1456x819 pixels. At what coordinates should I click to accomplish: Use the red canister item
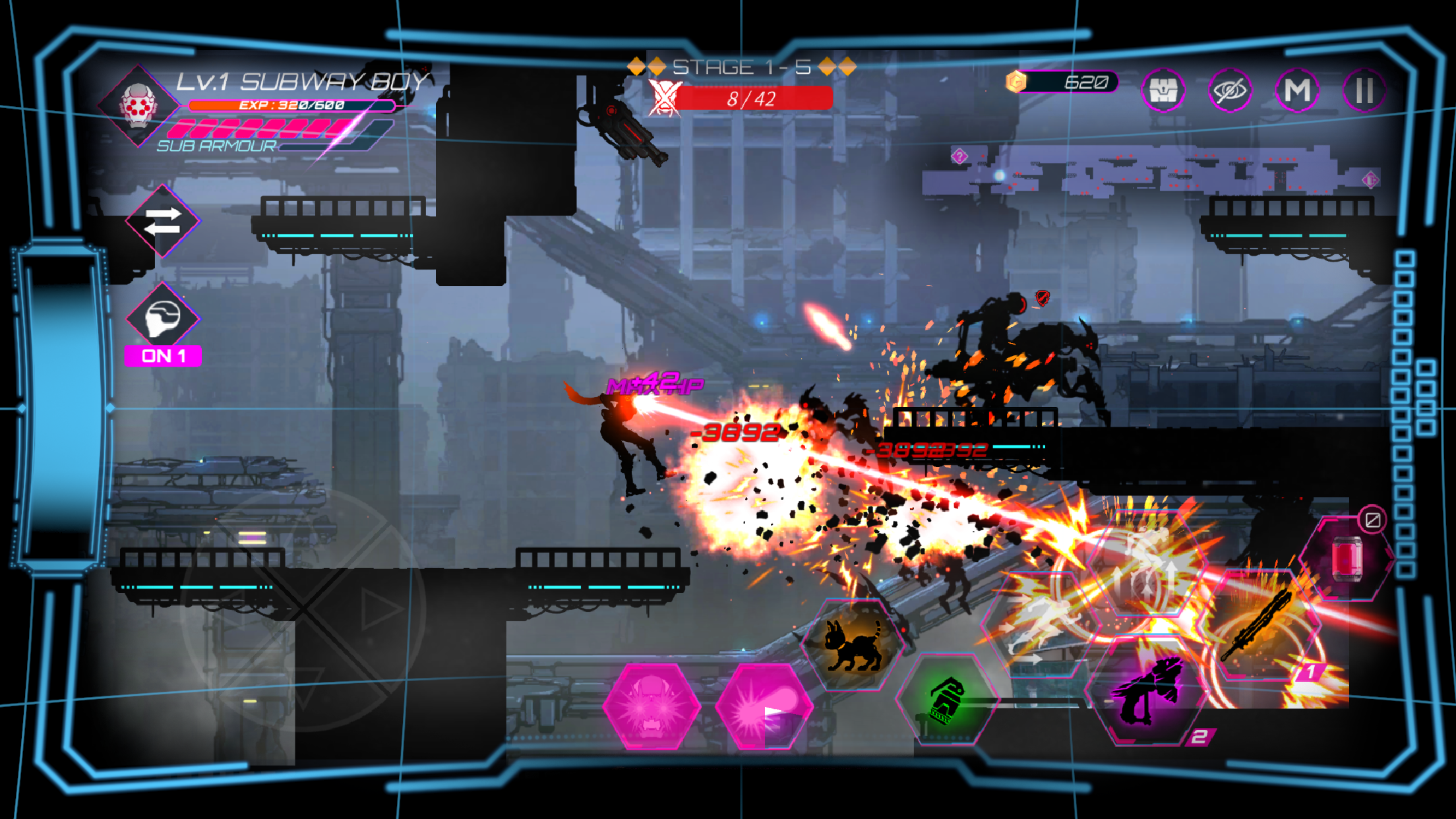click(1347, 559)
